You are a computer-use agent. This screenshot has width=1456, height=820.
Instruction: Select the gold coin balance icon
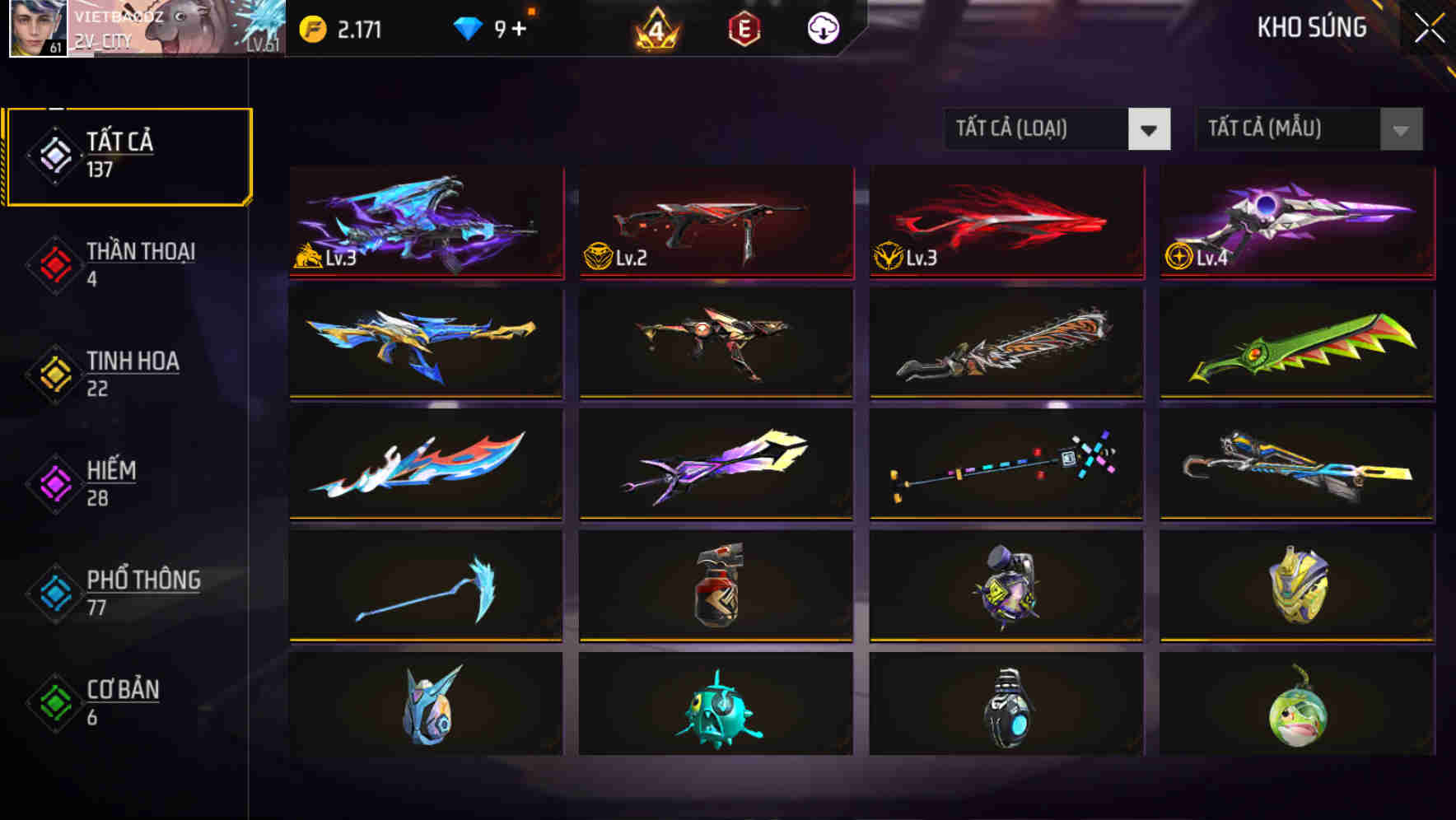pos(314,28)
